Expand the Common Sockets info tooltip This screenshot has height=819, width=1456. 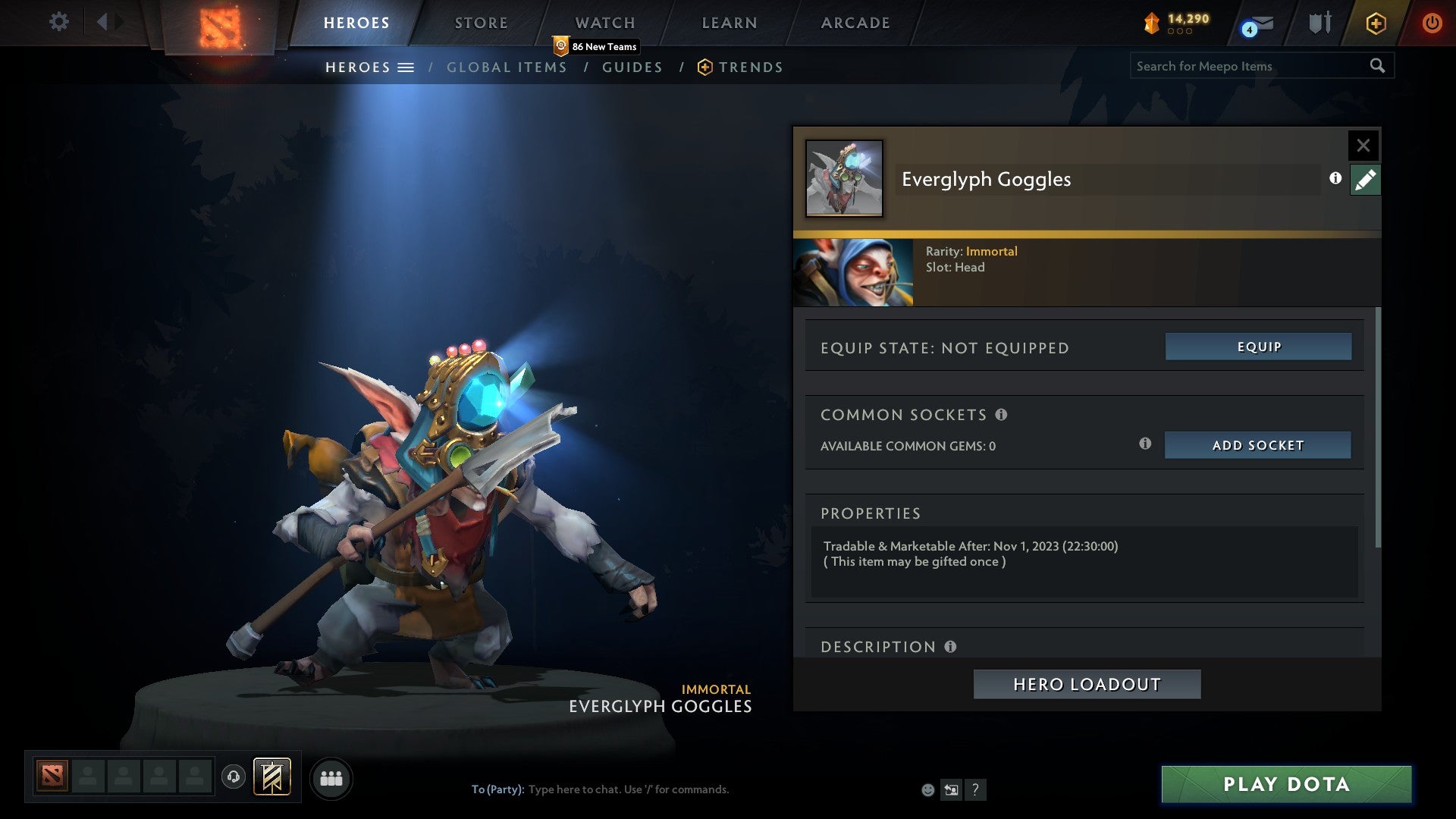1003,415
